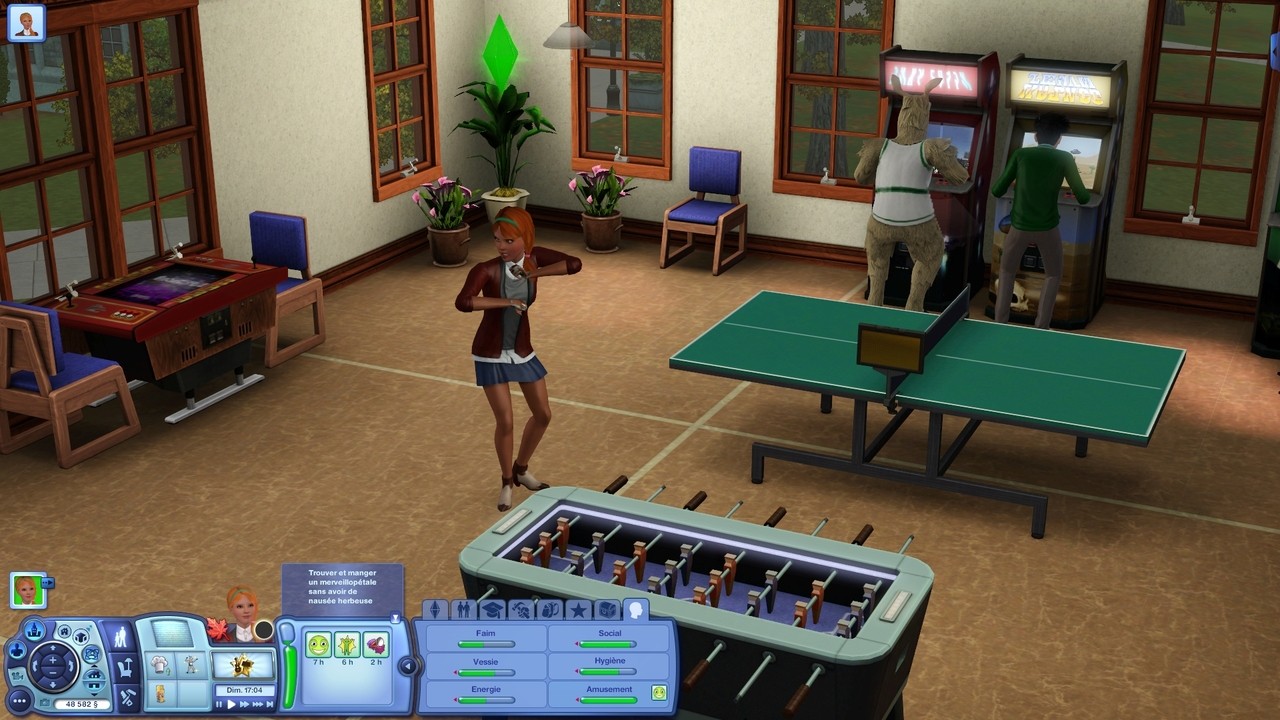Viewport: 1280px width, 720px height.
Task: Open the lifetime wish guitar star panel
Action: pos(244,665)
